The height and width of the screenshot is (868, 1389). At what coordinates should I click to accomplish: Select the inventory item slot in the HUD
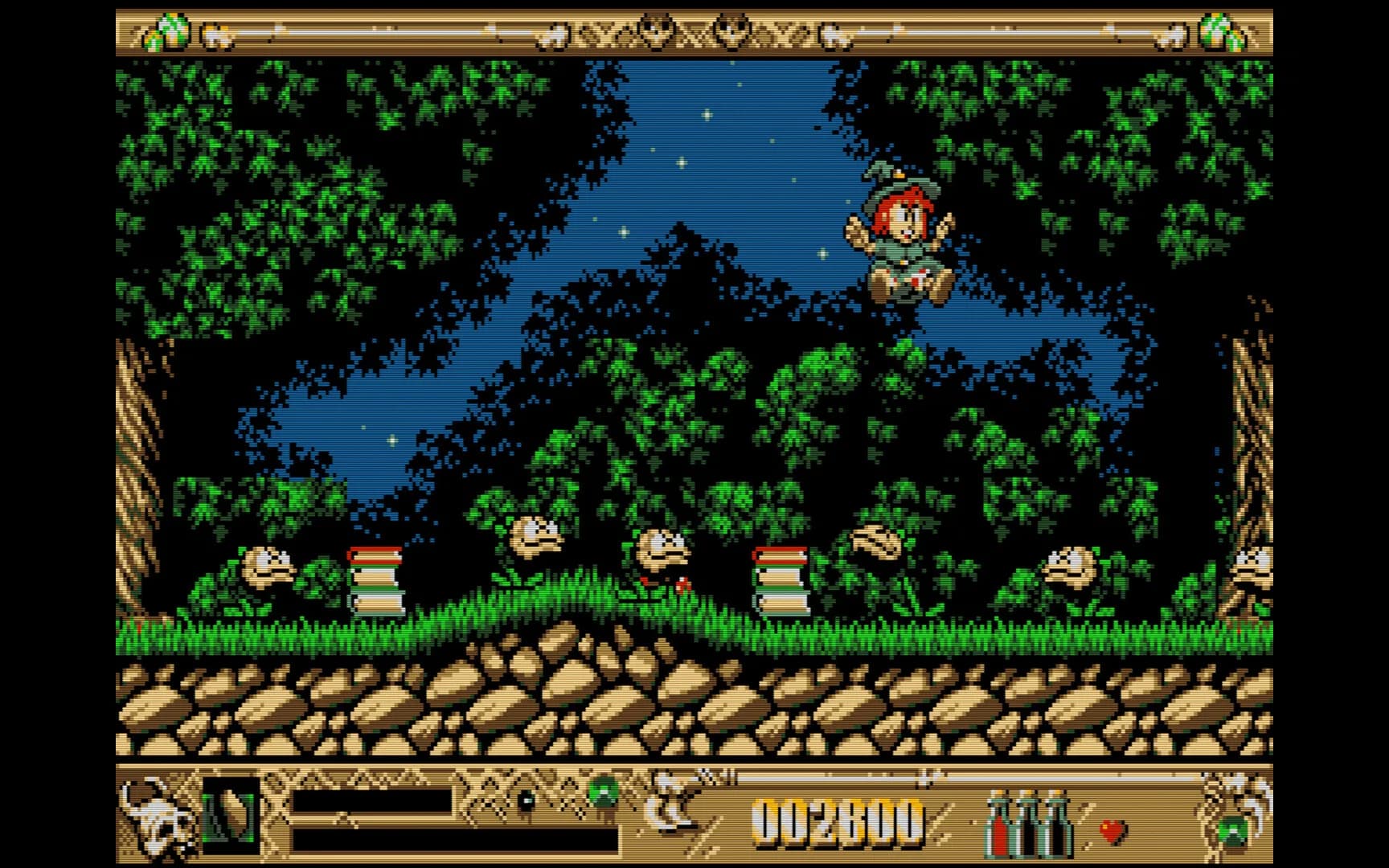pos(231,816)
